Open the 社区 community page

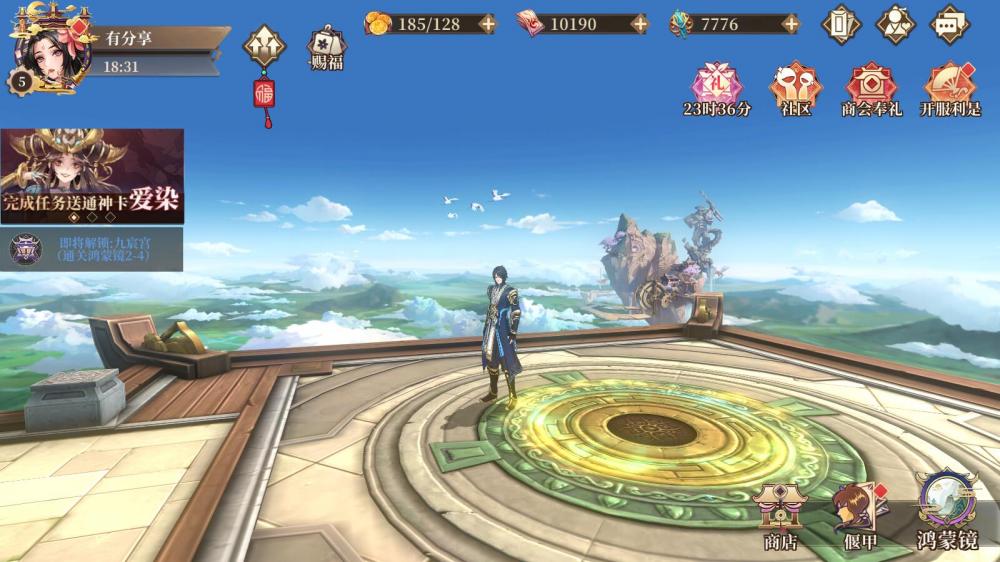point(795,89)
